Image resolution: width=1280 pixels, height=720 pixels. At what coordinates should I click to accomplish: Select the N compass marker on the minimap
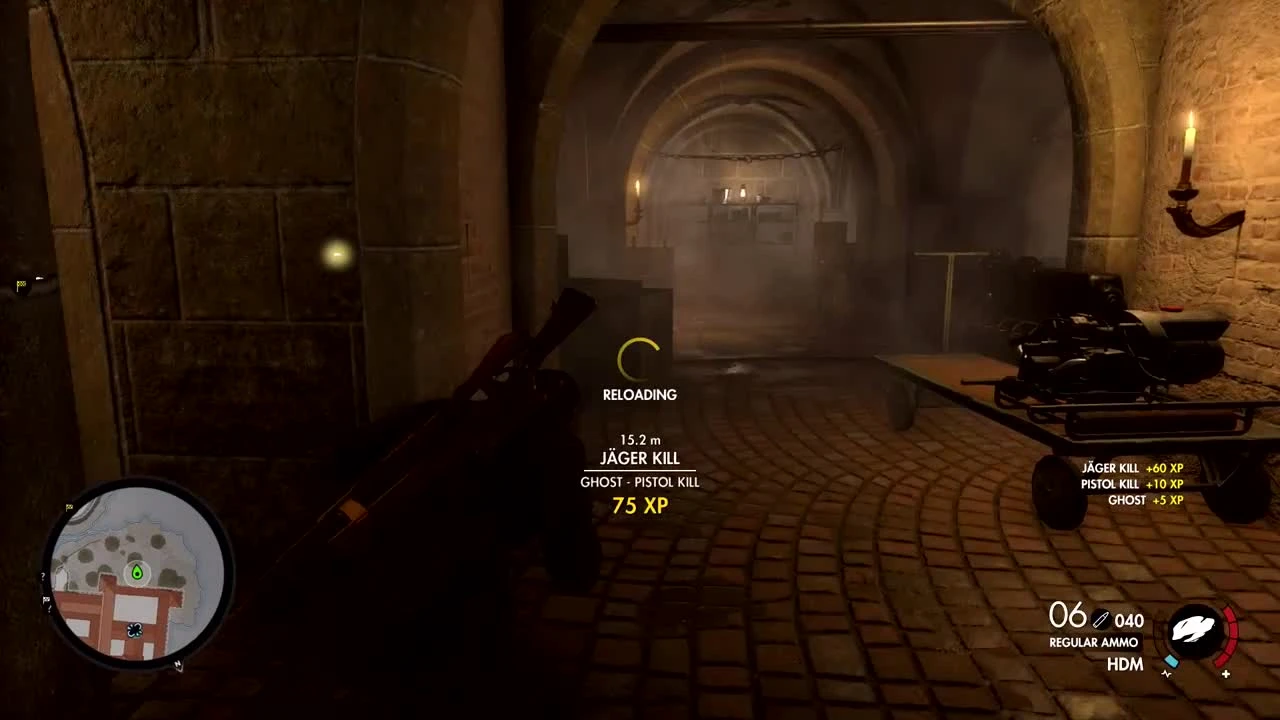click(x=178, y=665)
